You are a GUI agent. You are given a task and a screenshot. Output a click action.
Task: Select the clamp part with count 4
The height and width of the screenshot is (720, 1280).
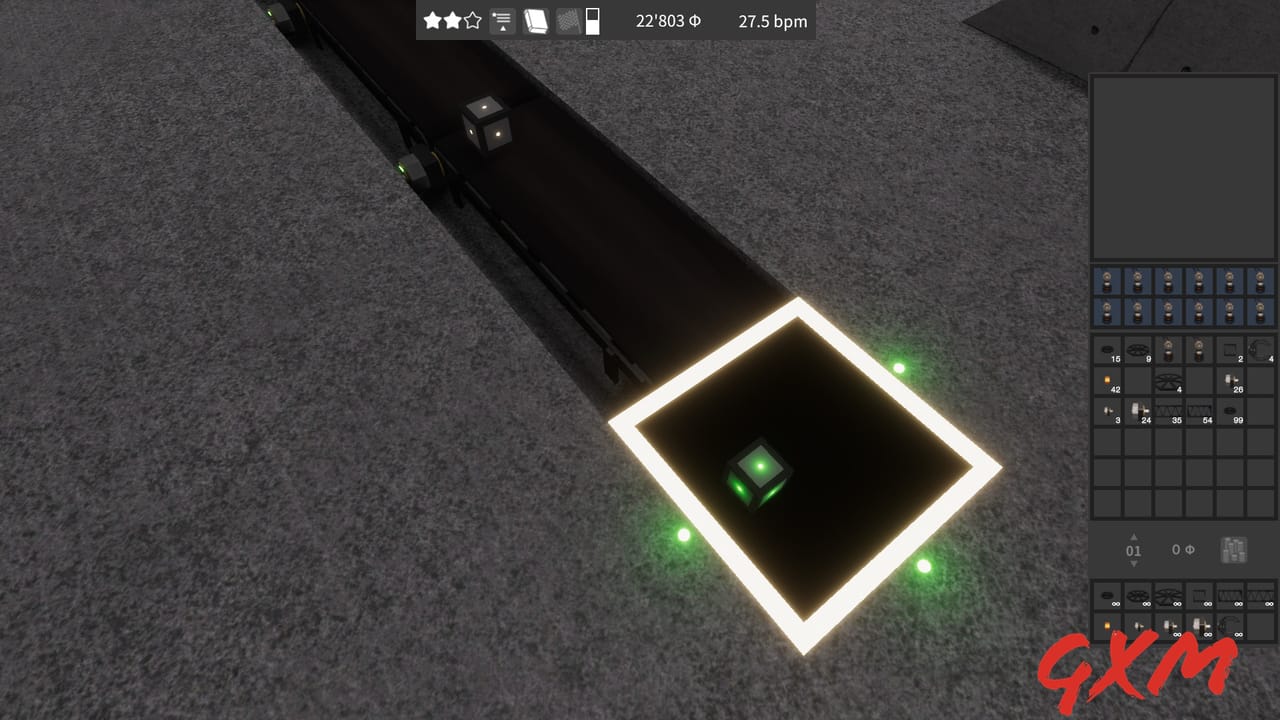point(1260,348)
